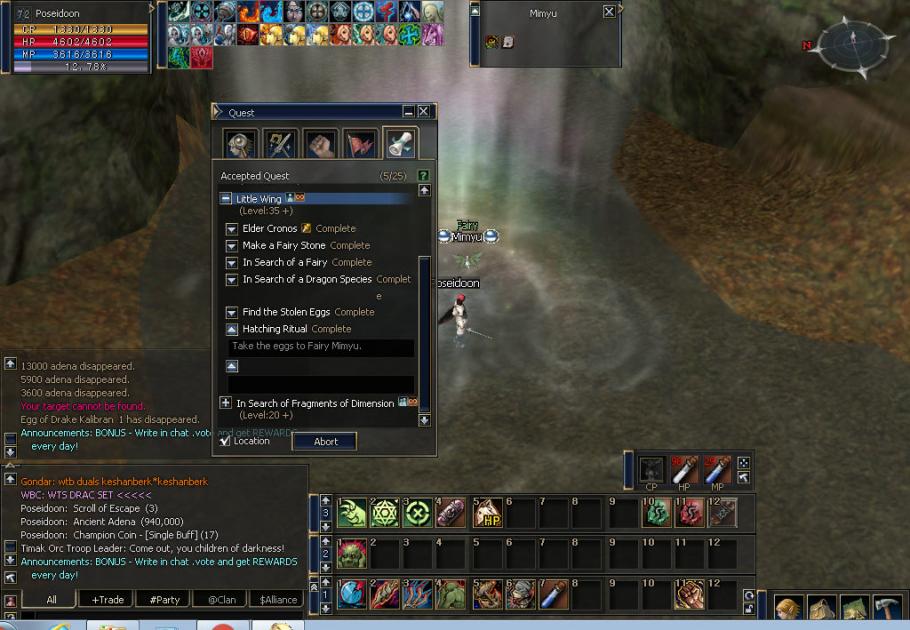The height and width of the screenshot is (630, 910).
Task: Open the fist icon tab in Quest window
Action: pos(321,145)
